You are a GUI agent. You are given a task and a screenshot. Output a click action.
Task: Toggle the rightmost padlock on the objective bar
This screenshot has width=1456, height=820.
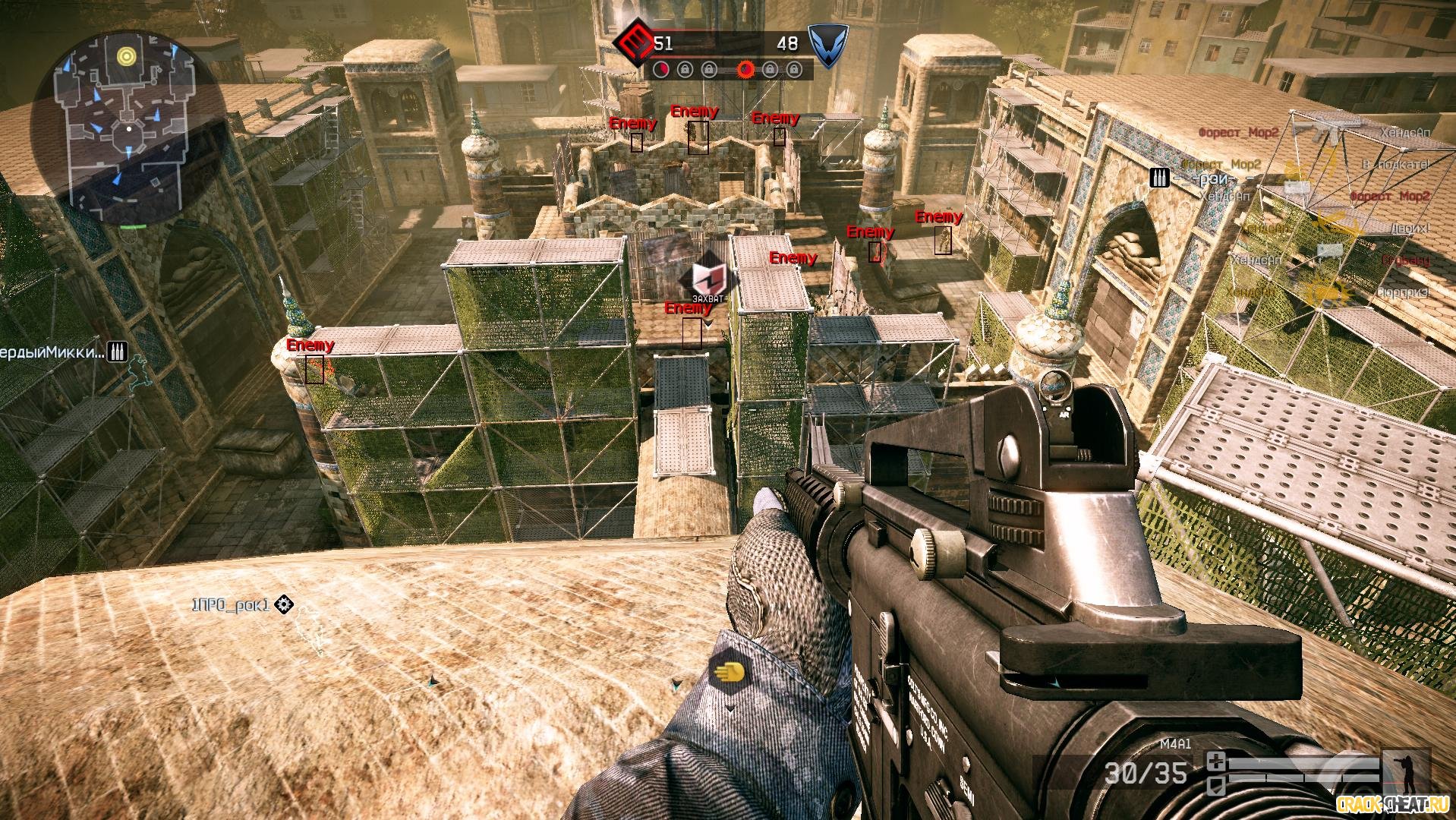[x=793, y=69]
